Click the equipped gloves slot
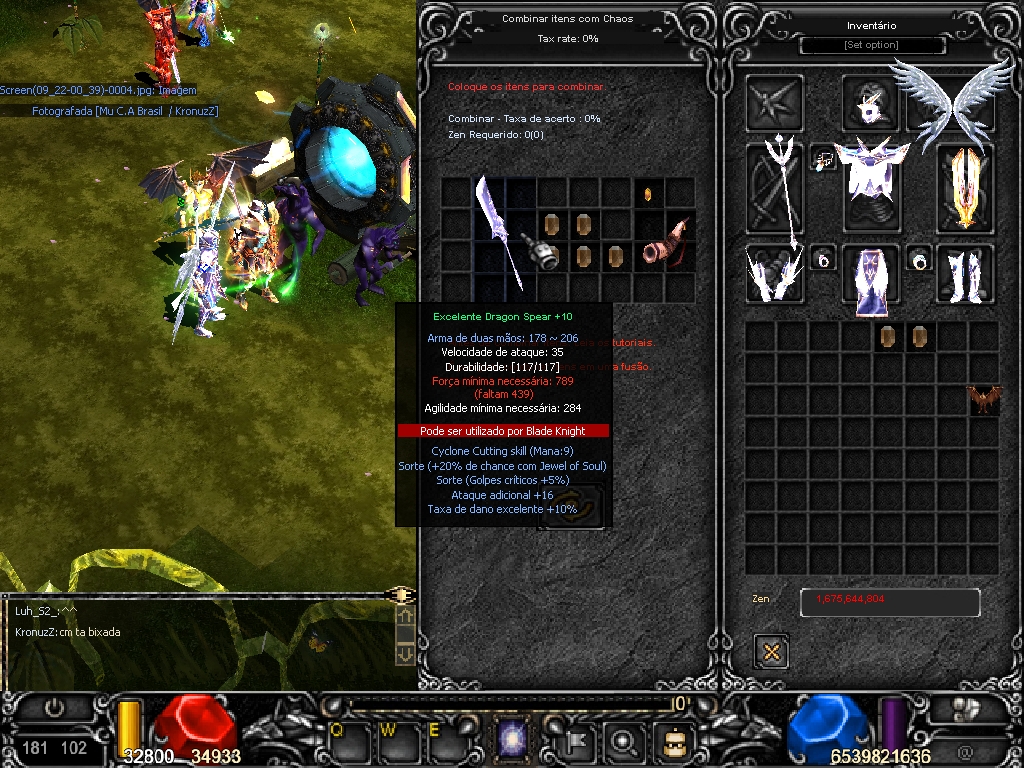Screen dimensions: 1024x768 pos(777,273)
